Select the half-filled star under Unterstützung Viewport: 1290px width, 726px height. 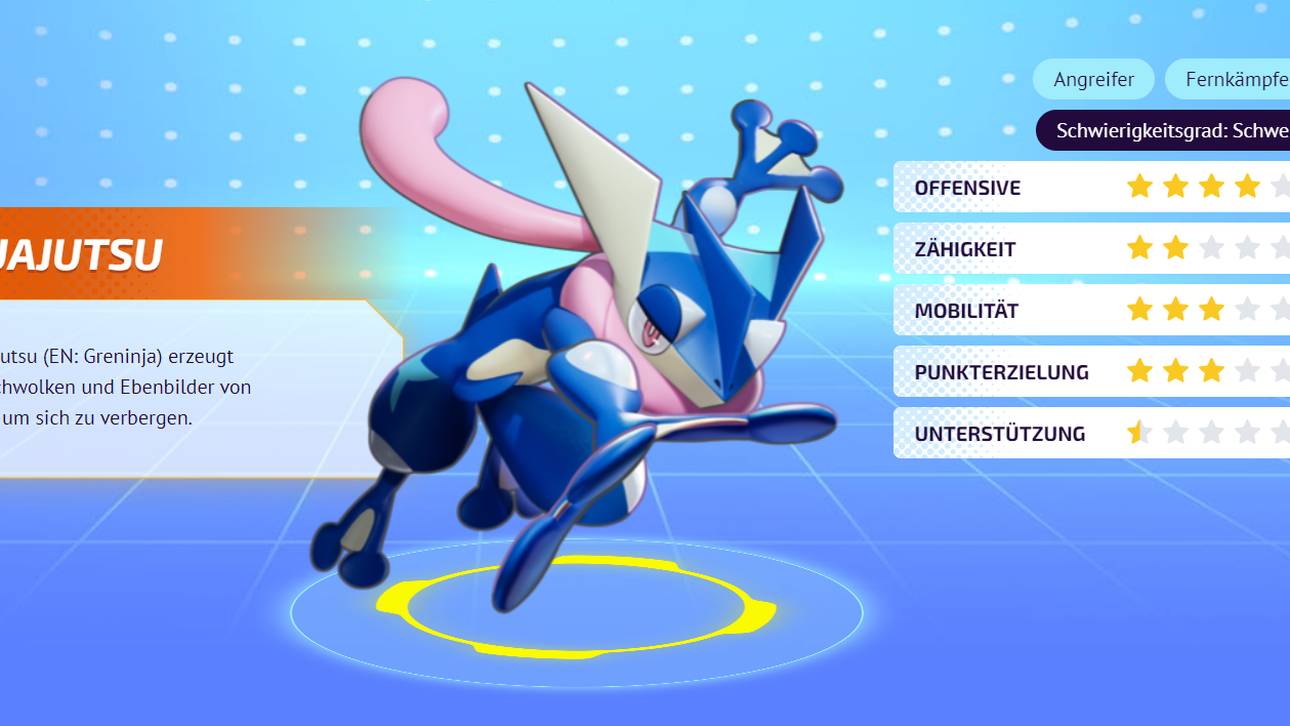[1140, 433]
